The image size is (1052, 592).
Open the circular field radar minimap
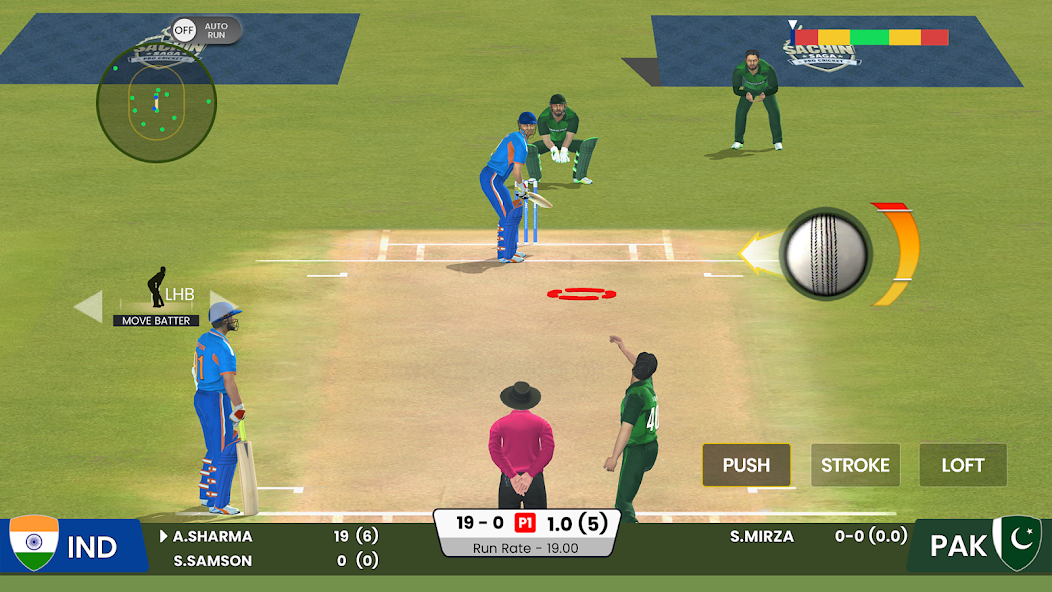[x=156, y=101]
